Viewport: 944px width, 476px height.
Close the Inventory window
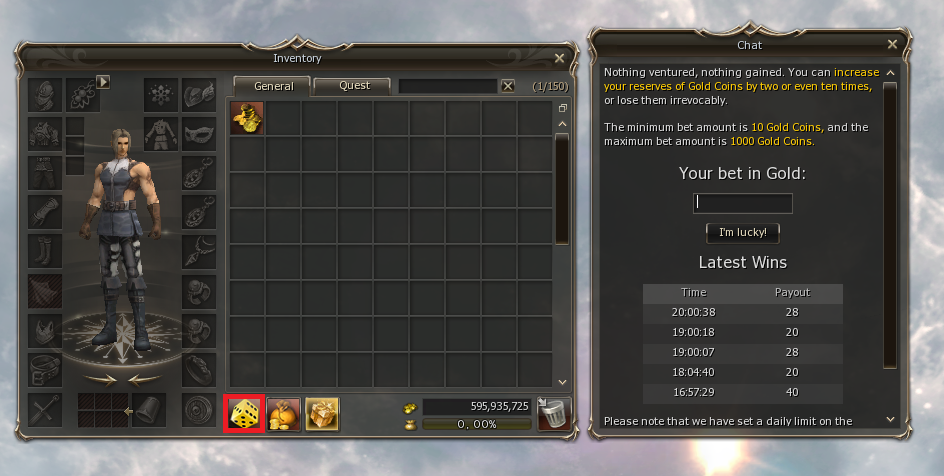click(559, 59)
